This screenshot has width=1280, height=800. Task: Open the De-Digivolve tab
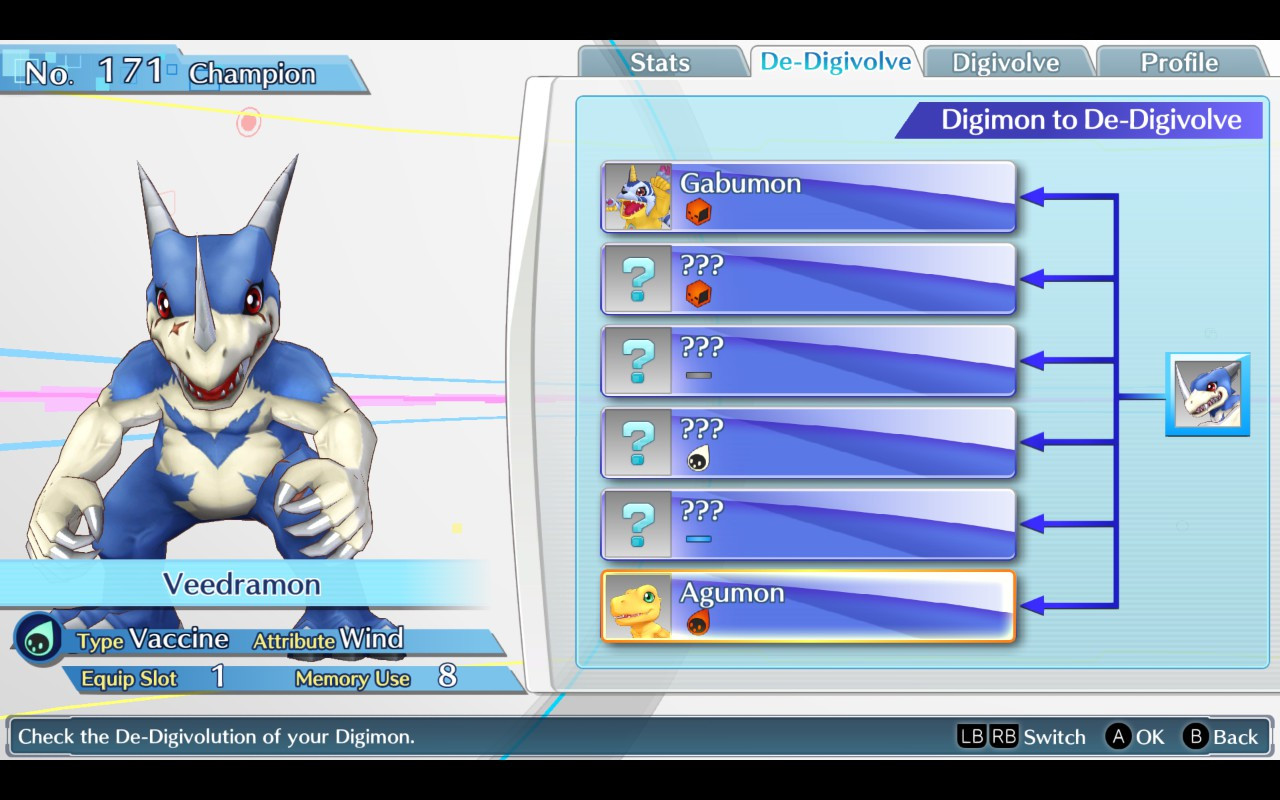click(835, 61)
